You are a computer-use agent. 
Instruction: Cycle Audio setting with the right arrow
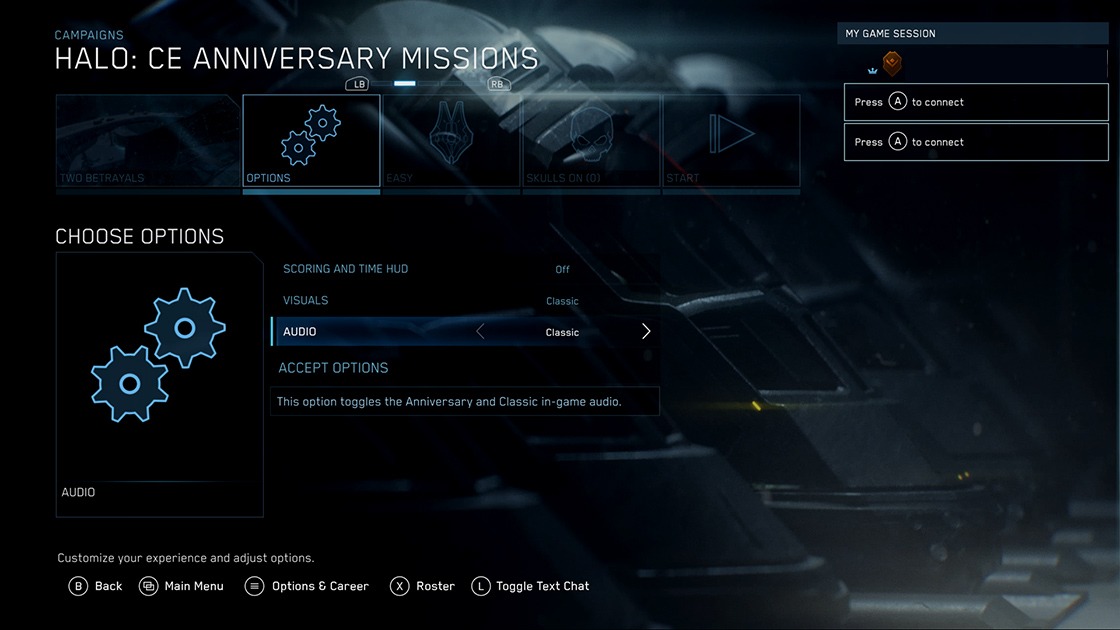pyautogui.click(x=646, y=332)
